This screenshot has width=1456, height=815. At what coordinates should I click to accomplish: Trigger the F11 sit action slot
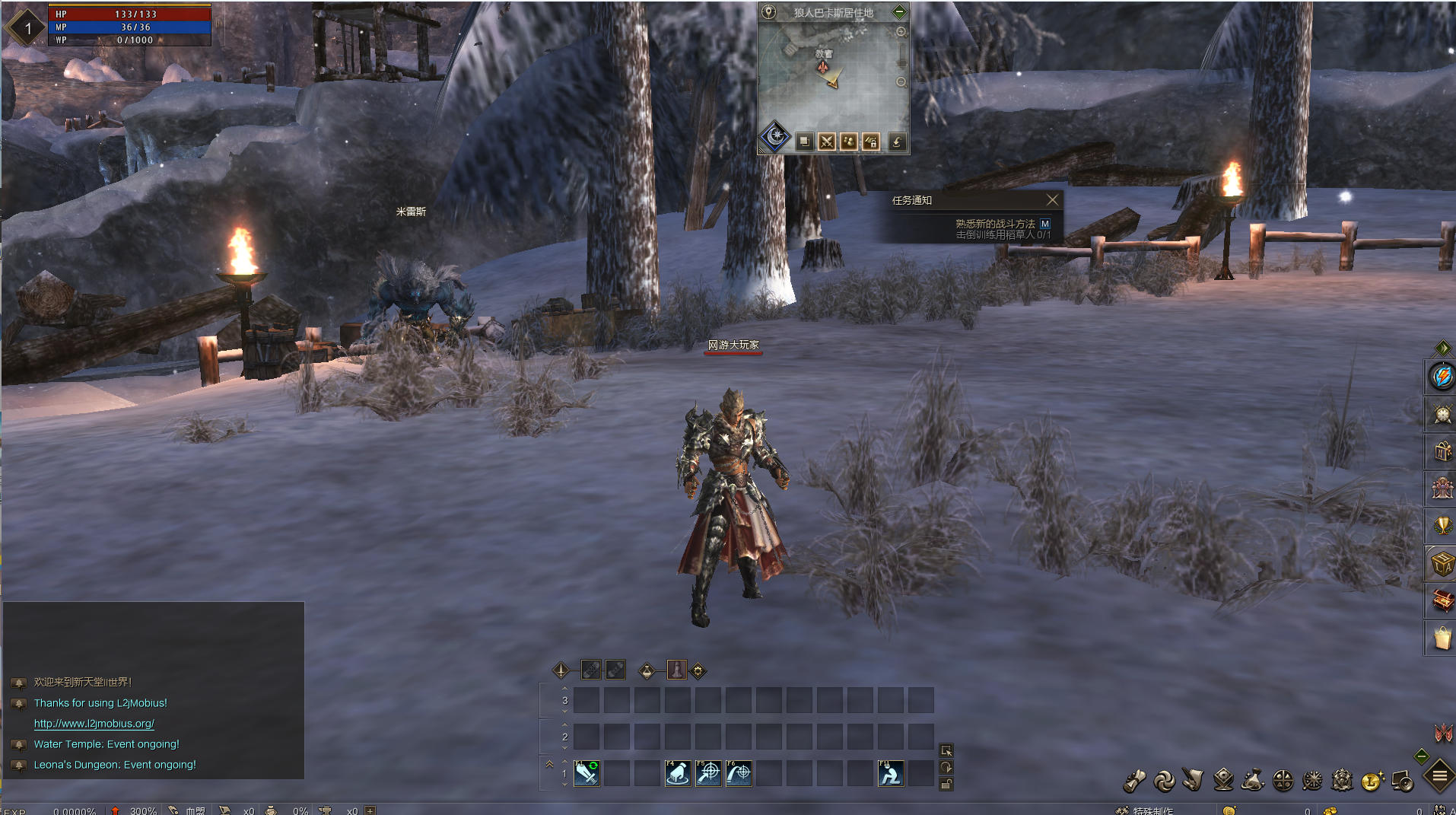click(x=891, y=774)
